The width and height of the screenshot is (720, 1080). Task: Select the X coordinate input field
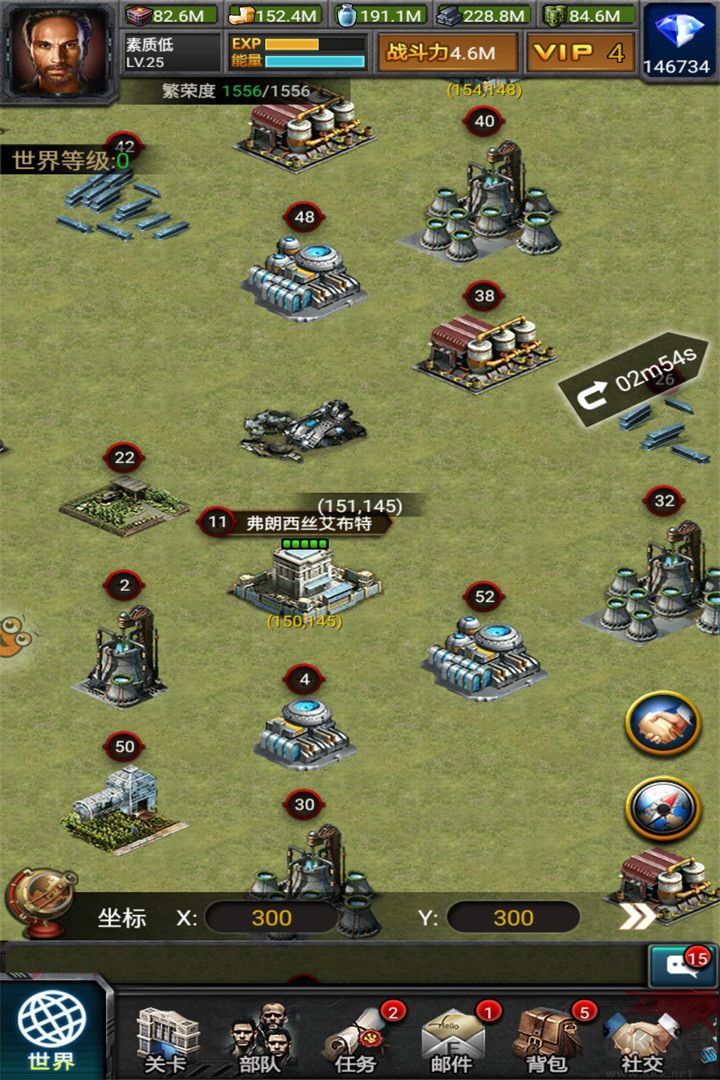click(271, 918)
